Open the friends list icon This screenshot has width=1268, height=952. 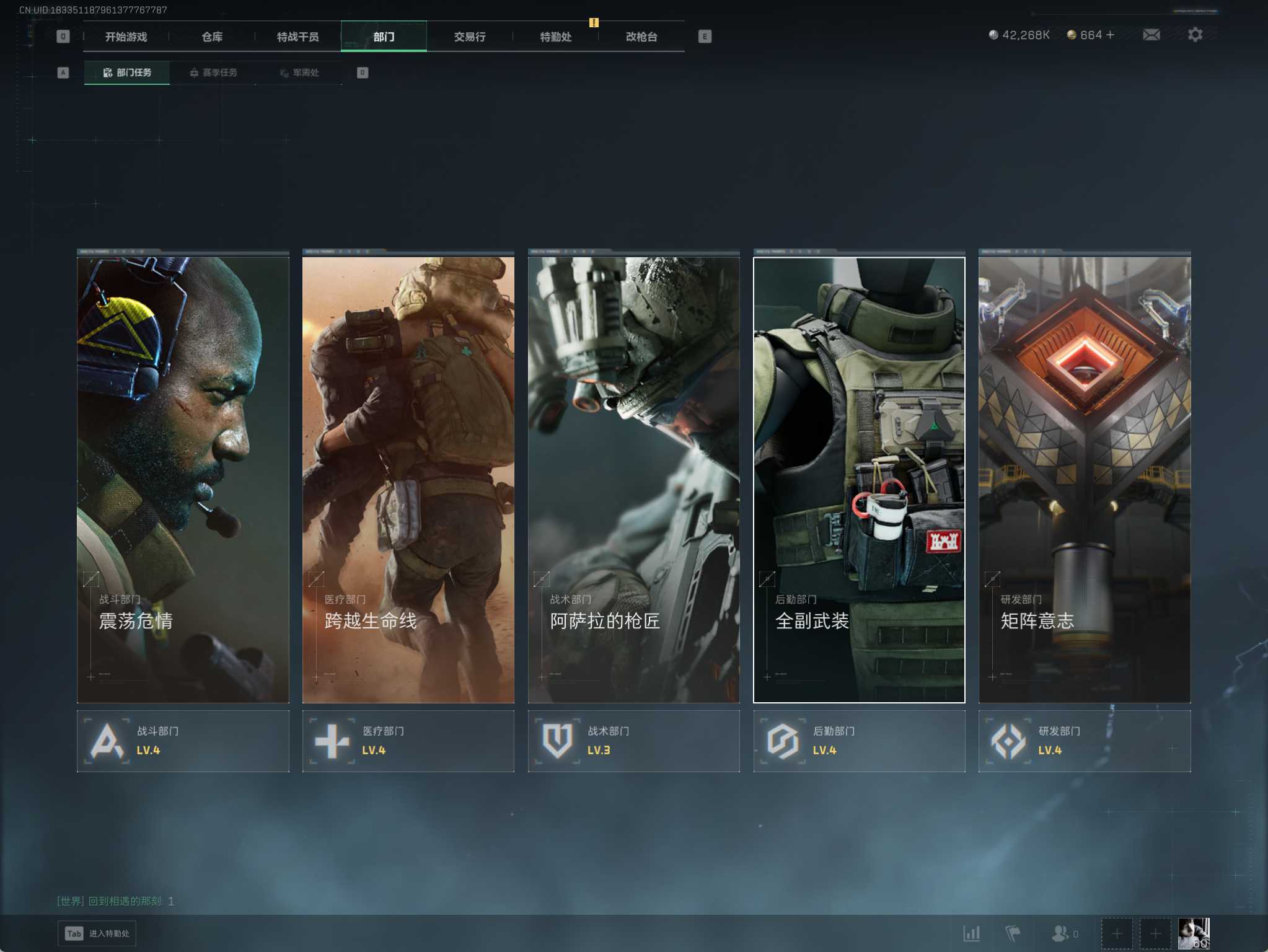[1060, 933]
